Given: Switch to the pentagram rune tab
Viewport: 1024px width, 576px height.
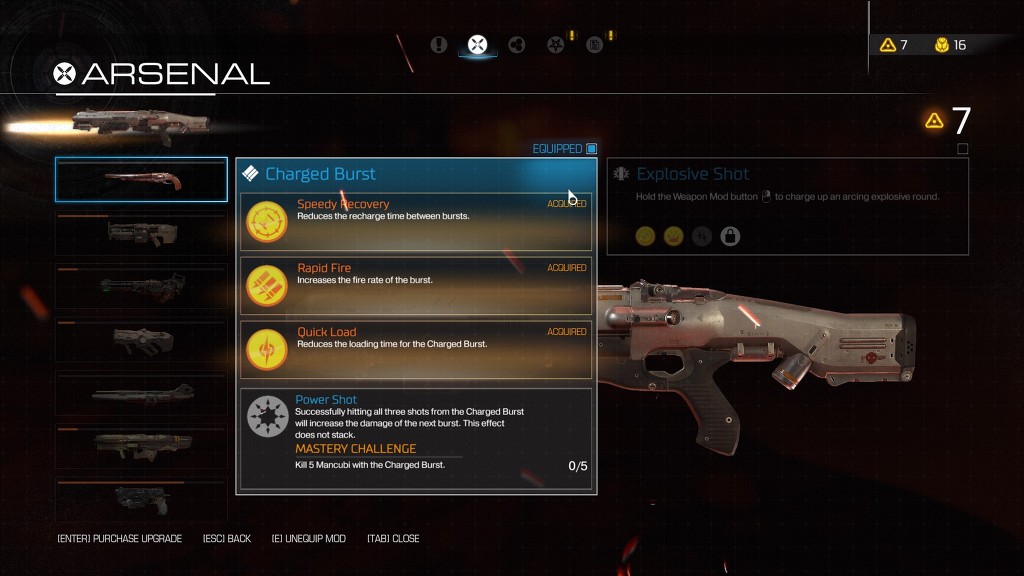Looking at the screenshot, I should pyautogui.click(x=555, y=44).
